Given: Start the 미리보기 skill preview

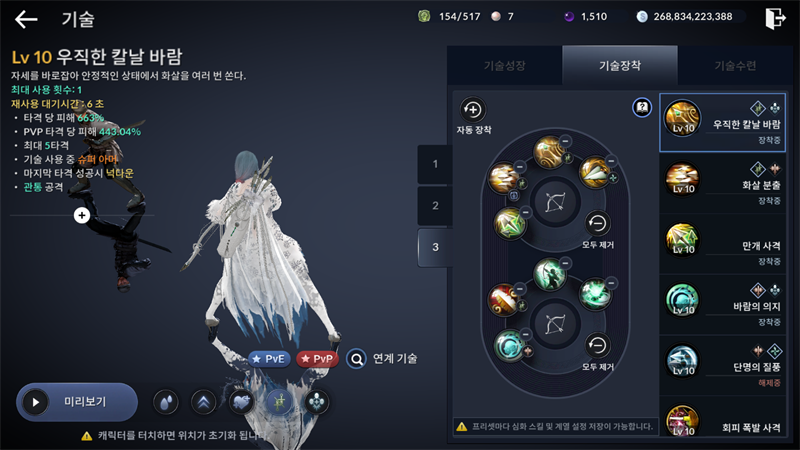Looking at the screenshot, I should coord(77,402).
